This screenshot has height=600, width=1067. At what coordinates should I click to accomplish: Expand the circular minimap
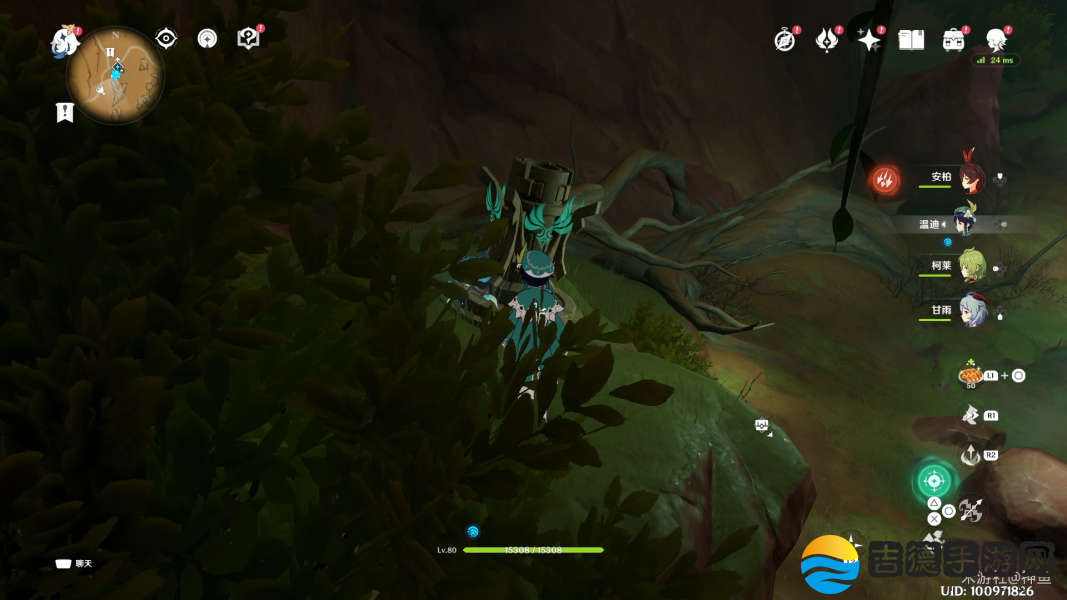pos(116,75)
